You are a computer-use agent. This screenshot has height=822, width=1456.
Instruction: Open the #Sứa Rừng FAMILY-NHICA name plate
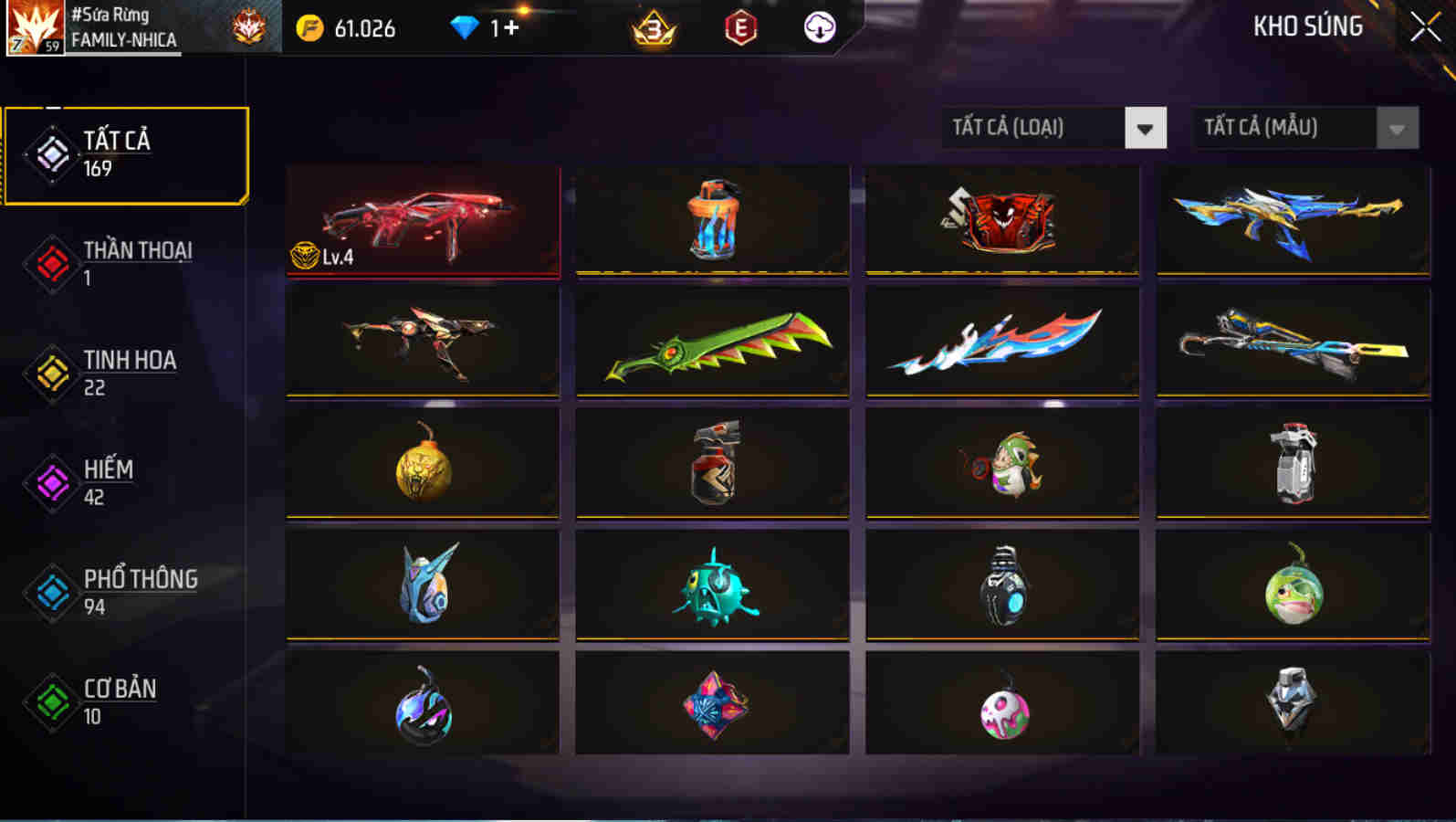click(128, 26)
